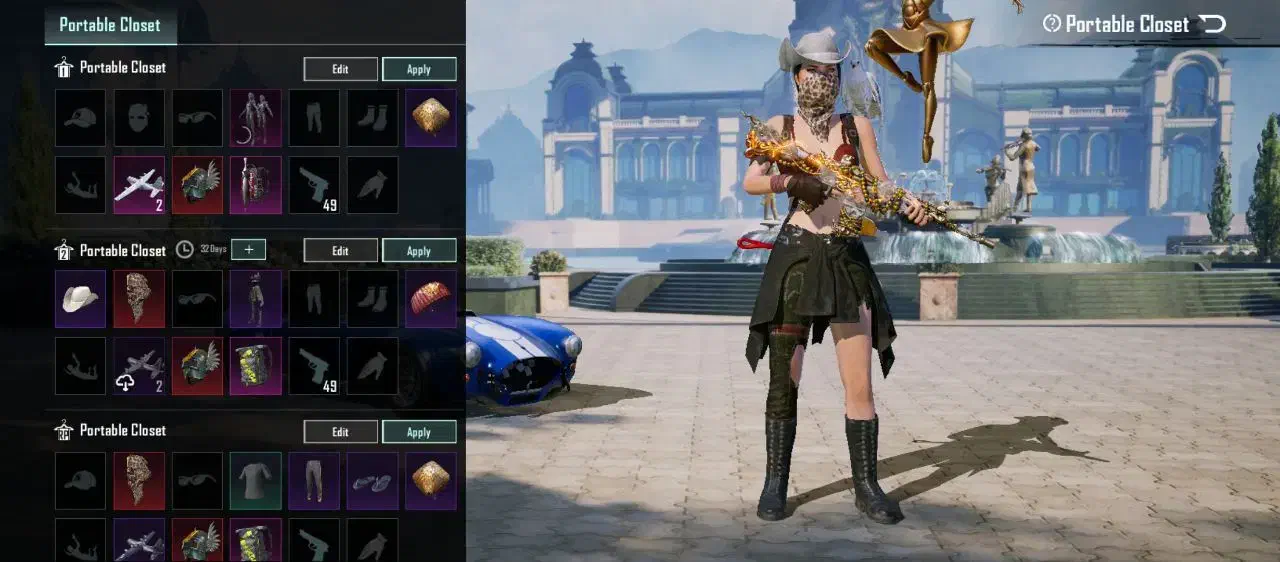Go back using the return arrow
Screen dimensions: 1280x562
coord(1212,24)
